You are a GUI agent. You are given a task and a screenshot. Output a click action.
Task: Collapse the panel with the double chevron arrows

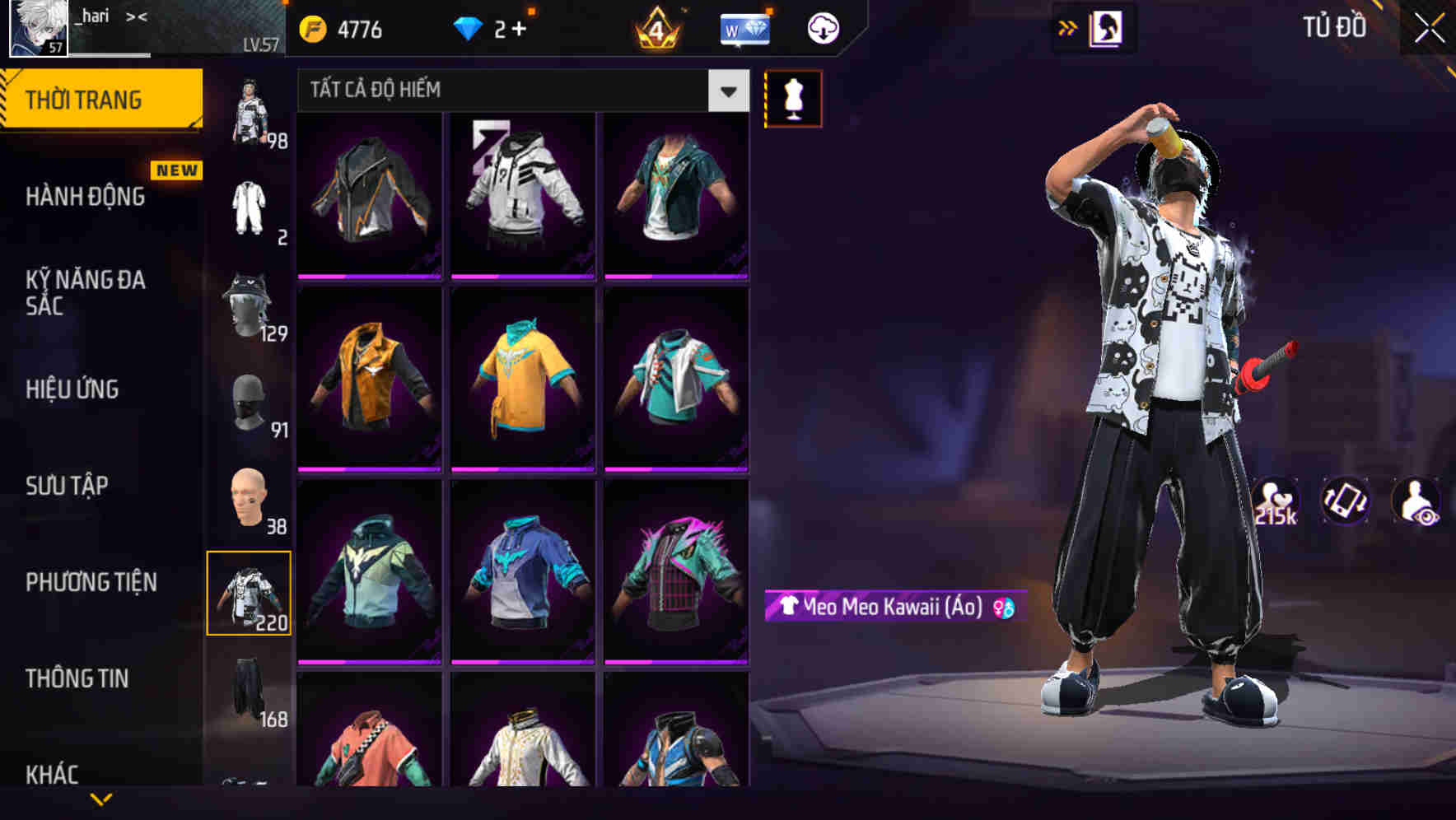coord(1066,27)
